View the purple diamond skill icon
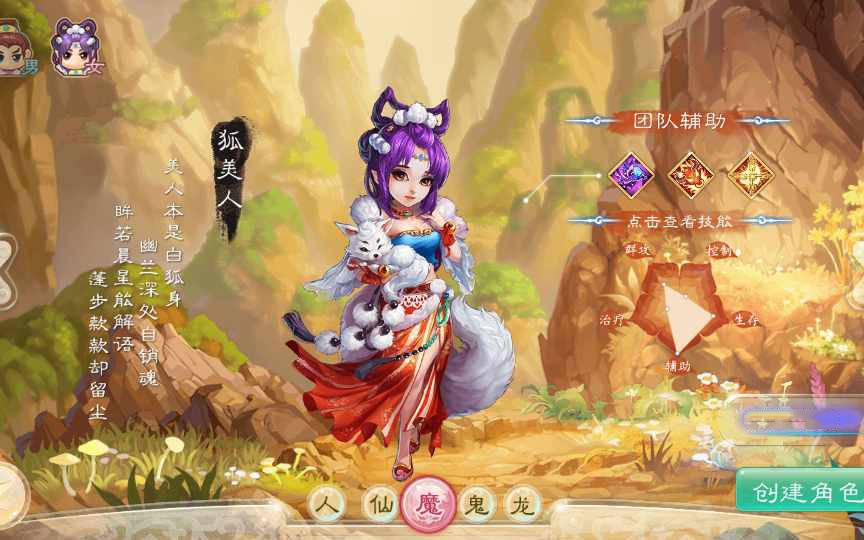 pyautogui.click(x=631, y=175)
